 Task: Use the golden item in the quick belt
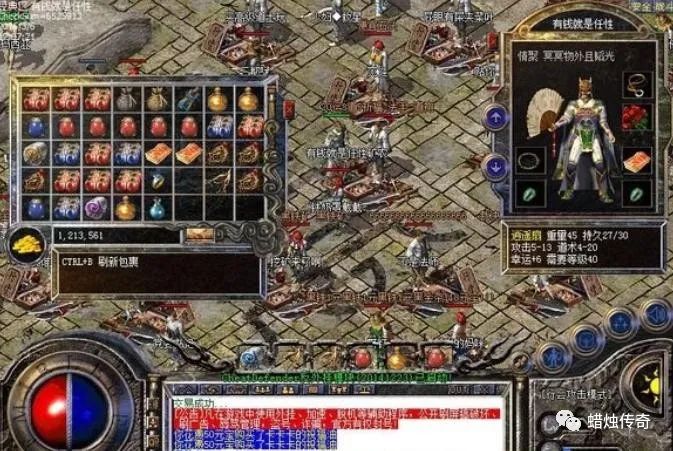pos(398,358)
